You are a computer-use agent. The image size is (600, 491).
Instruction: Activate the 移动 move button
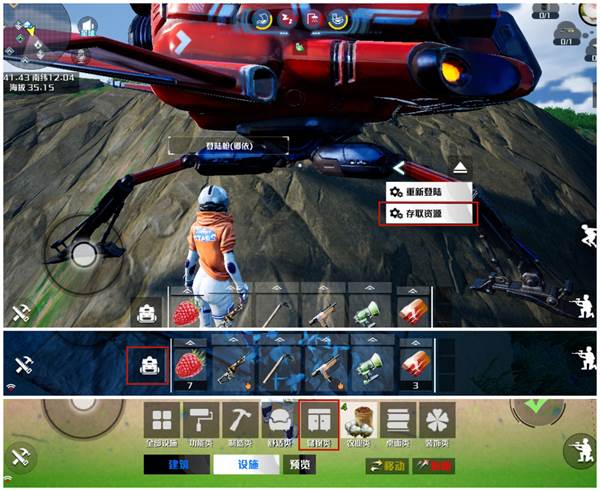click(x=387, y=465)
